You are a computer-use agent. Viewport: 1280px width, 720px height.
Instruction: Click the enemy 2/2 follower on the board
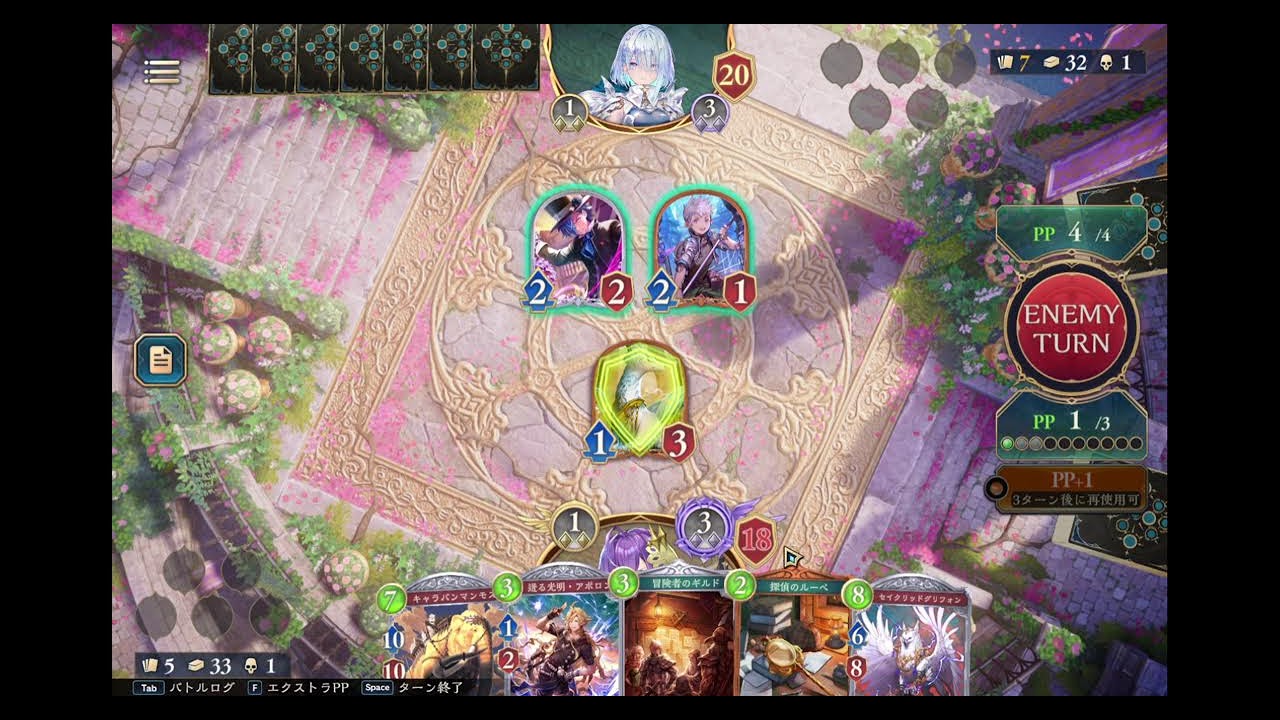[x=575, y=243]
